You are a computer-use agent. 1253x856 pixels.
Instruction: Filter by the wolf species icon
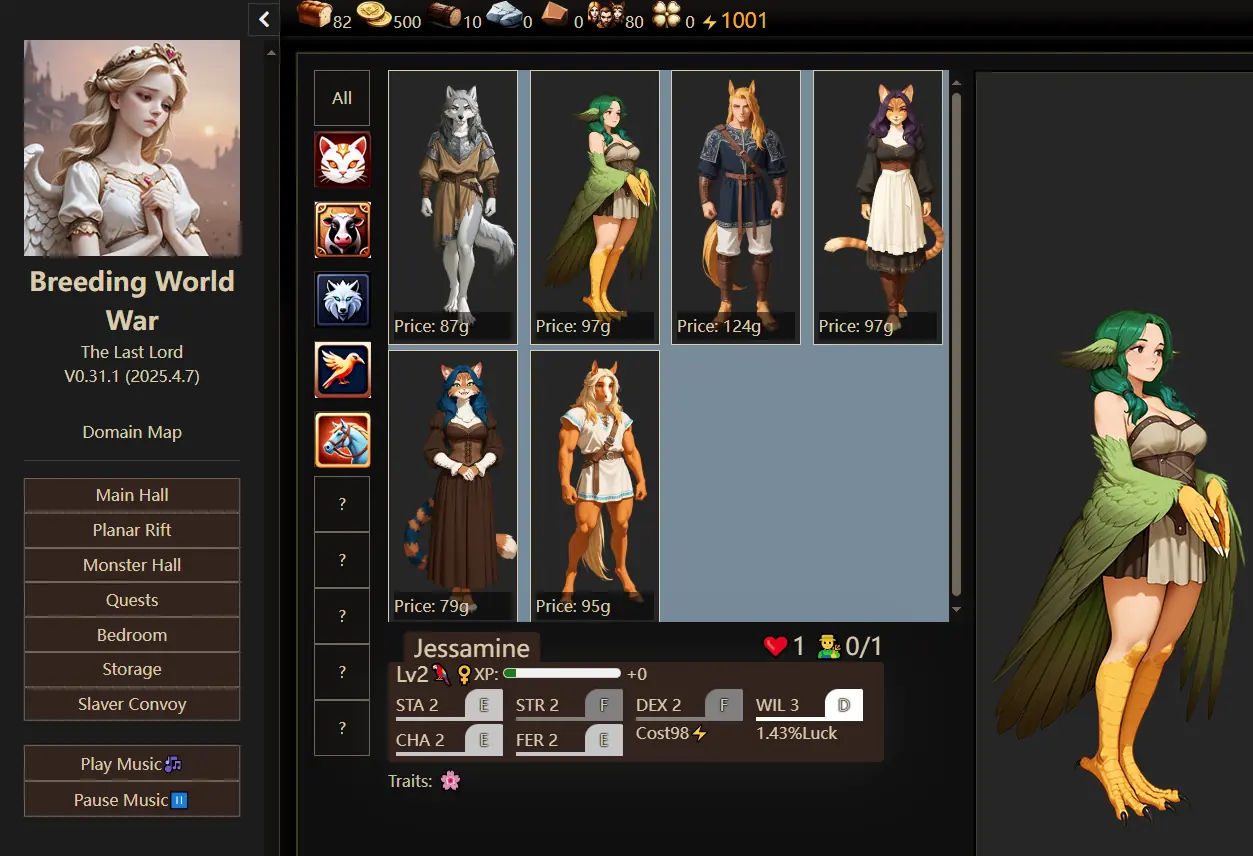342,299
